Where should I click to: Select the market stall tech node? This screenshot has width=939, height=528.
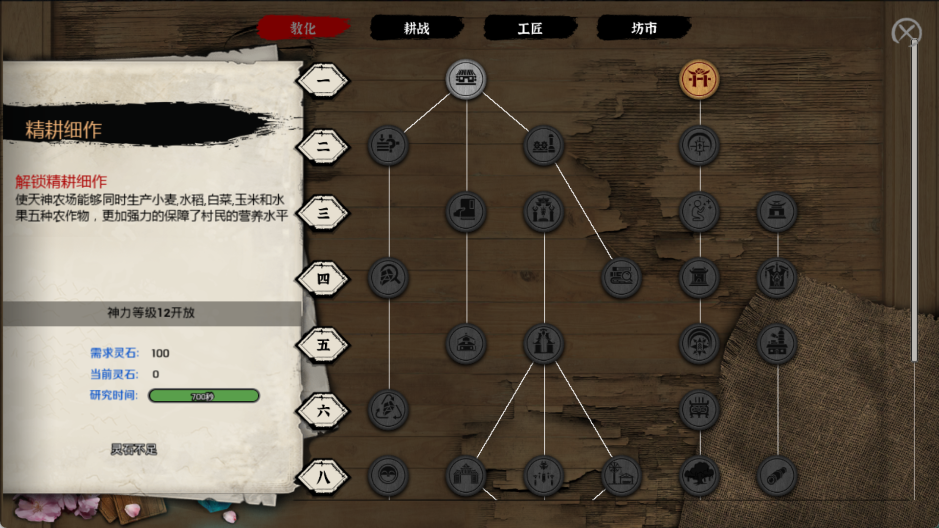[x=466, y=79]
